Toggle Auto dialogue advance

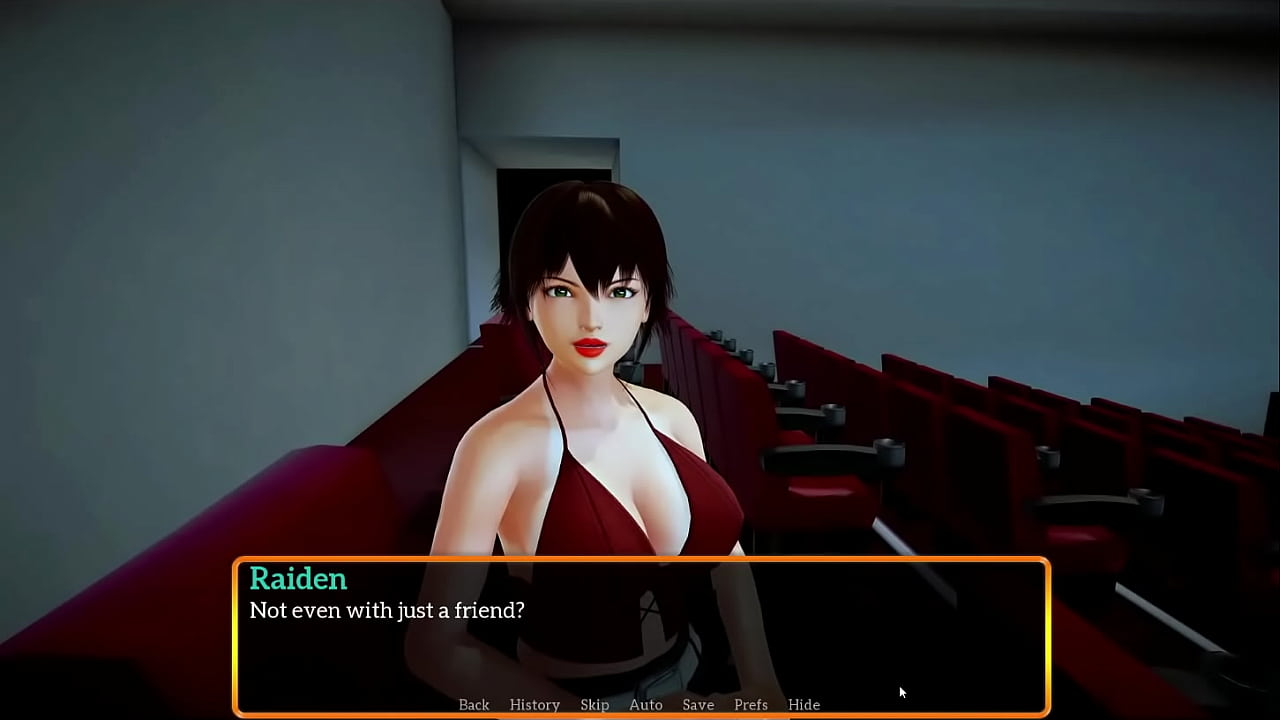646,705
